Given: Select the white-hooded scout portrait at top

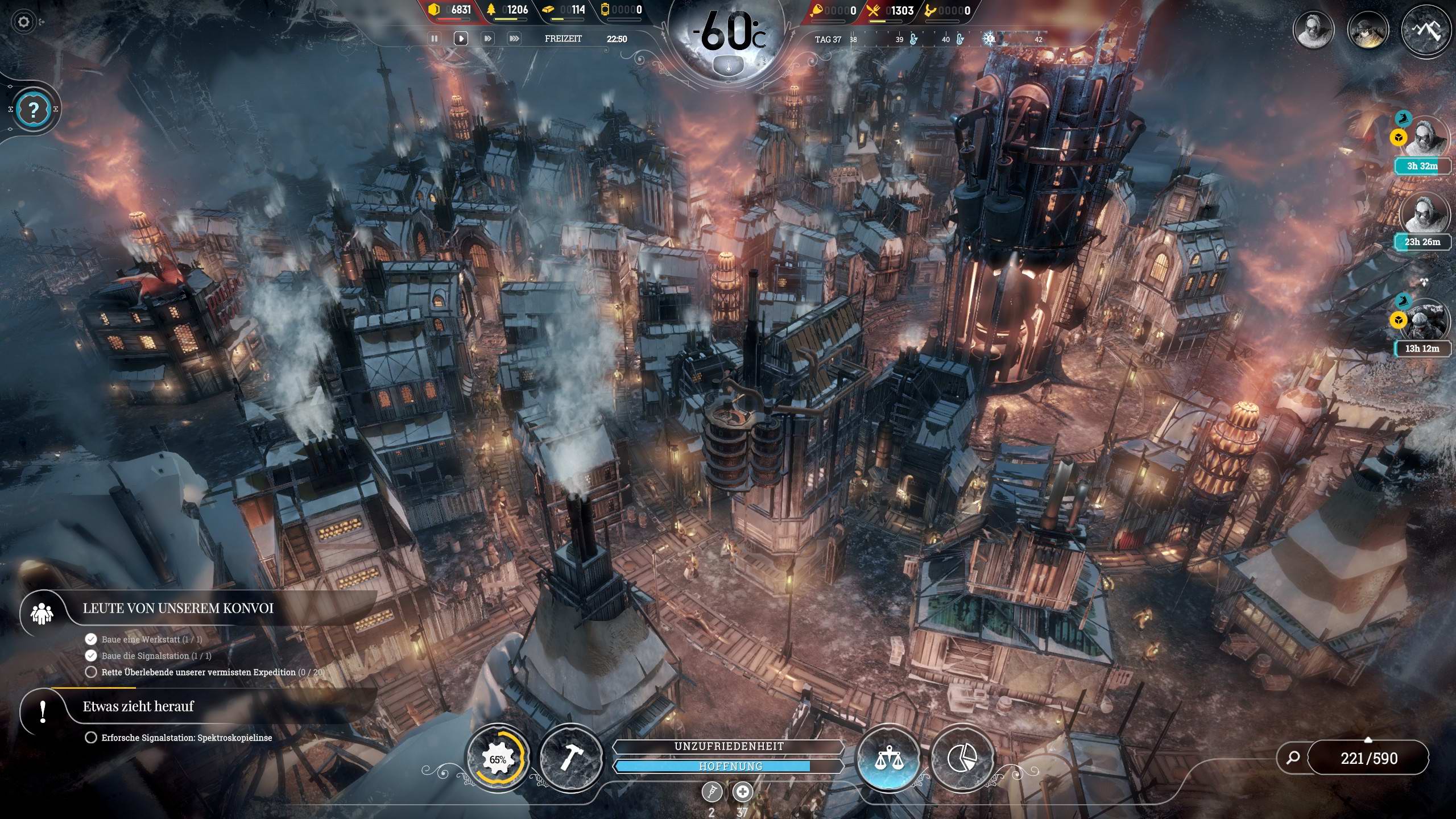Looking at the screenshot, I should 1313,28.
